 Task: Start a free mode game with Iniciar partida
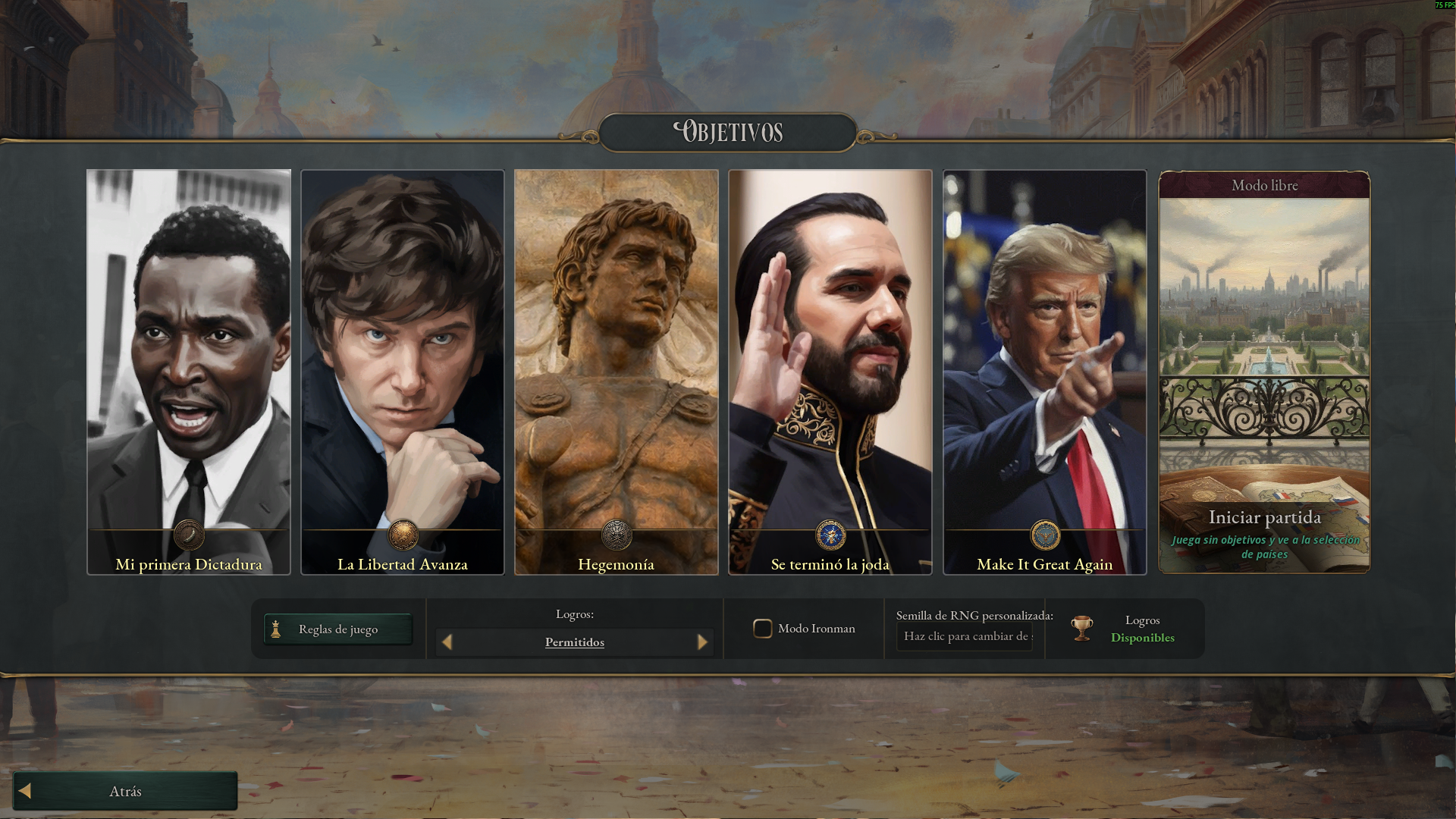[x=1264, y=517]
